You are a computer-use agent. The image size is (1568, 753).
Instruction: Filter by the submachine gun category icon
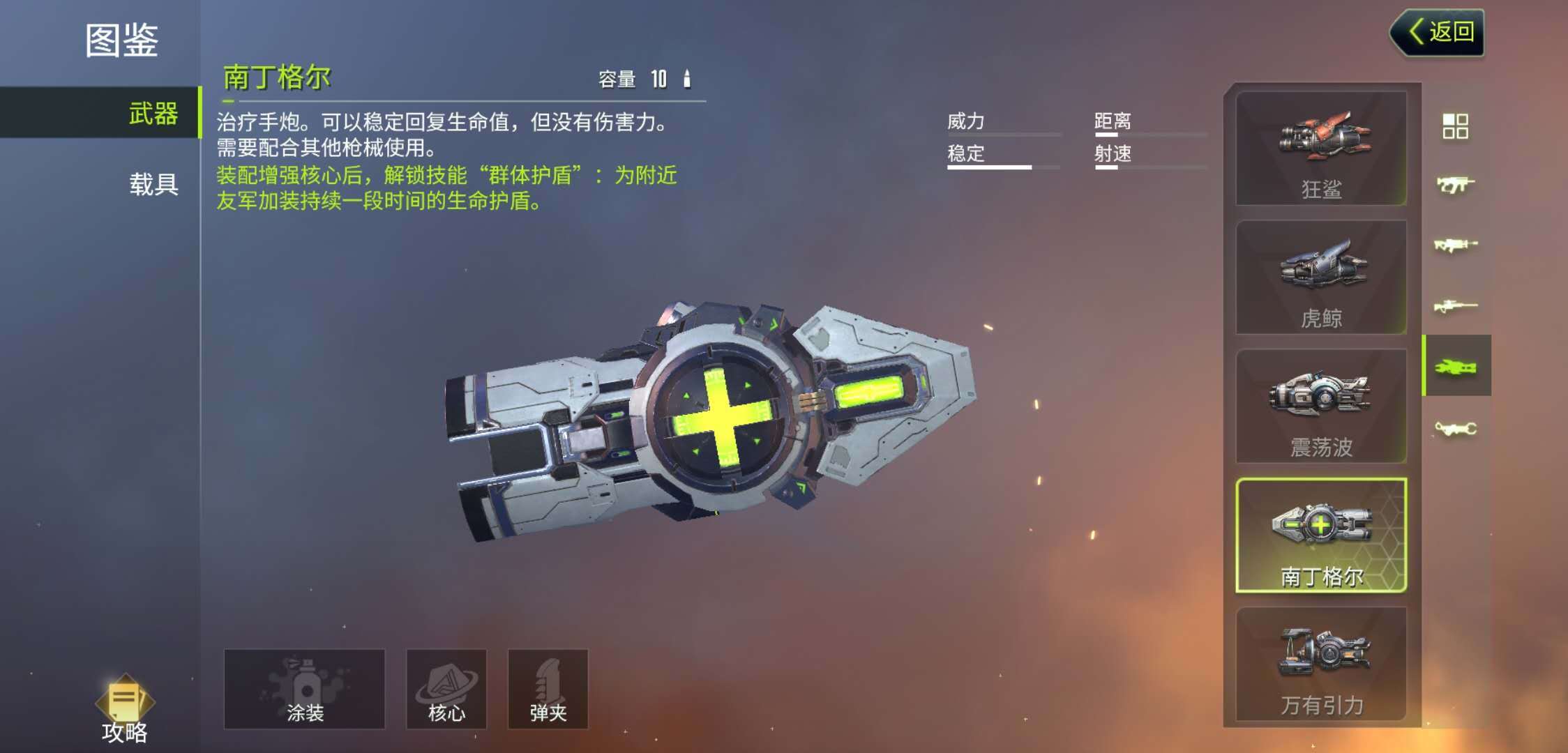click(1456, 185)
